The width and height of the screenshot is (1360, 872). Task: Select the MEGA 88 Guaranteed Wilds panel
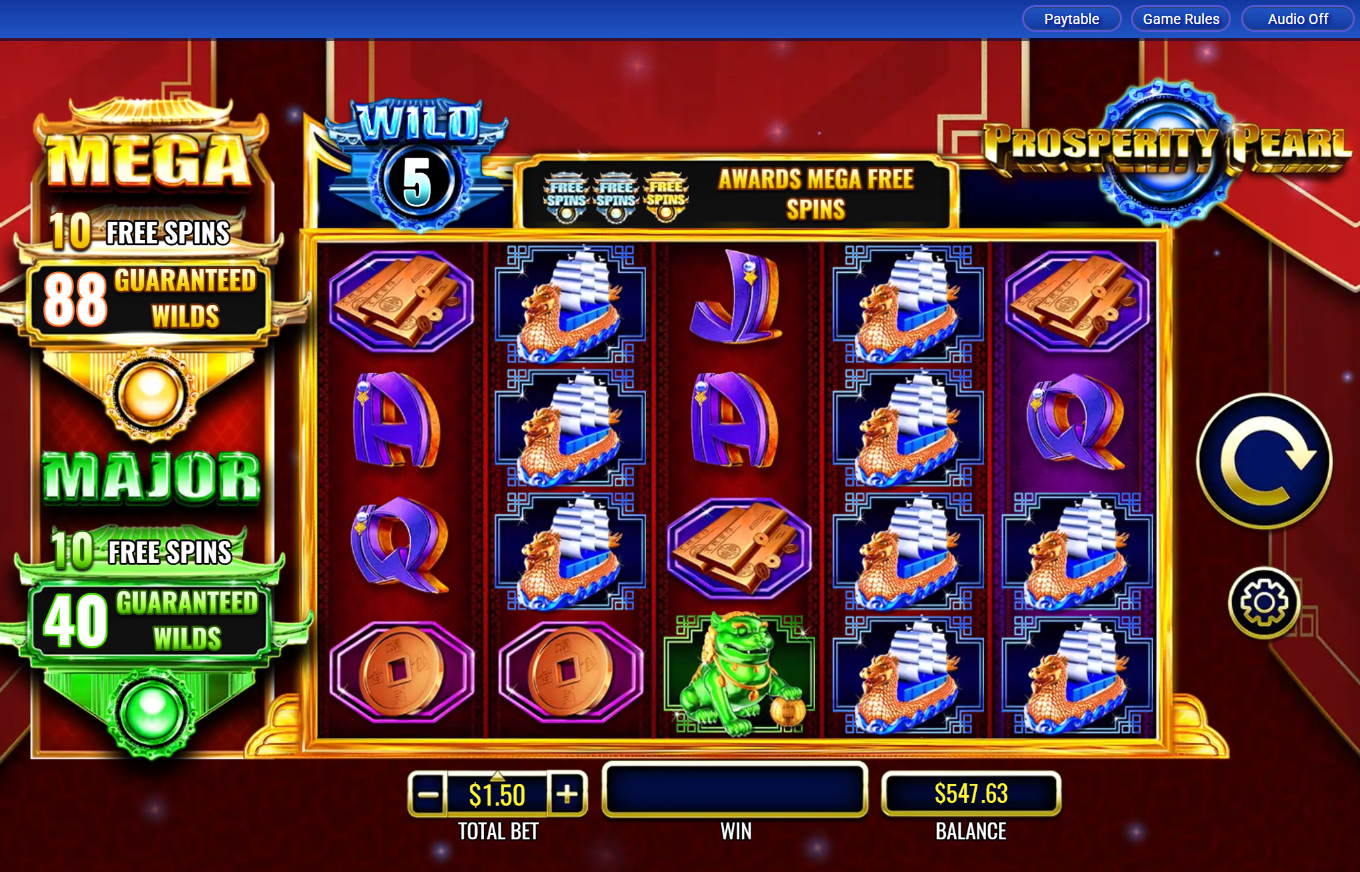point(151,298)
